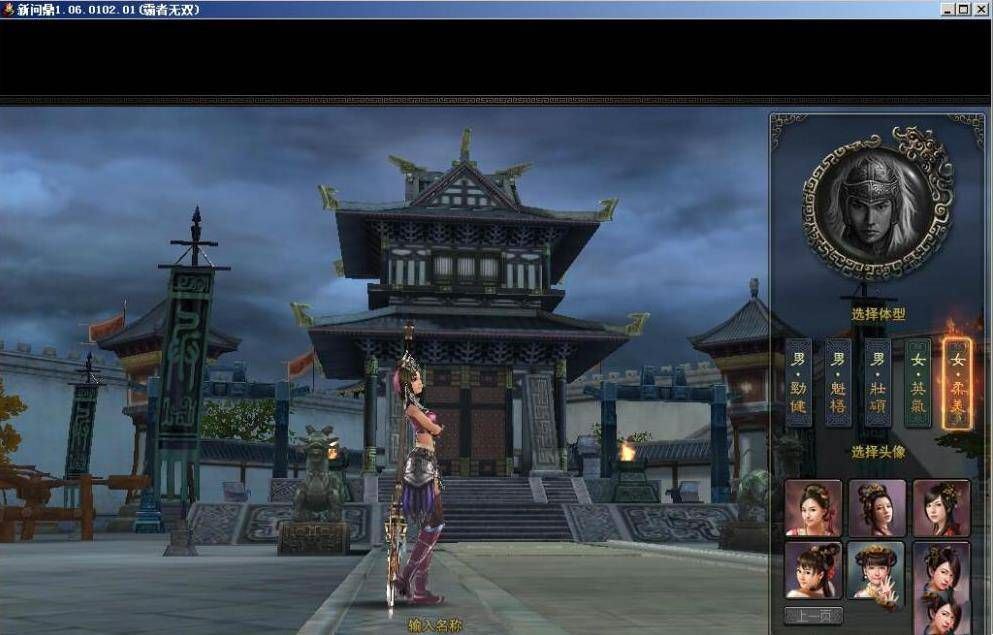Pick the 男·壮硕 body type
This screenshot has width=993, height=635.
877,383
